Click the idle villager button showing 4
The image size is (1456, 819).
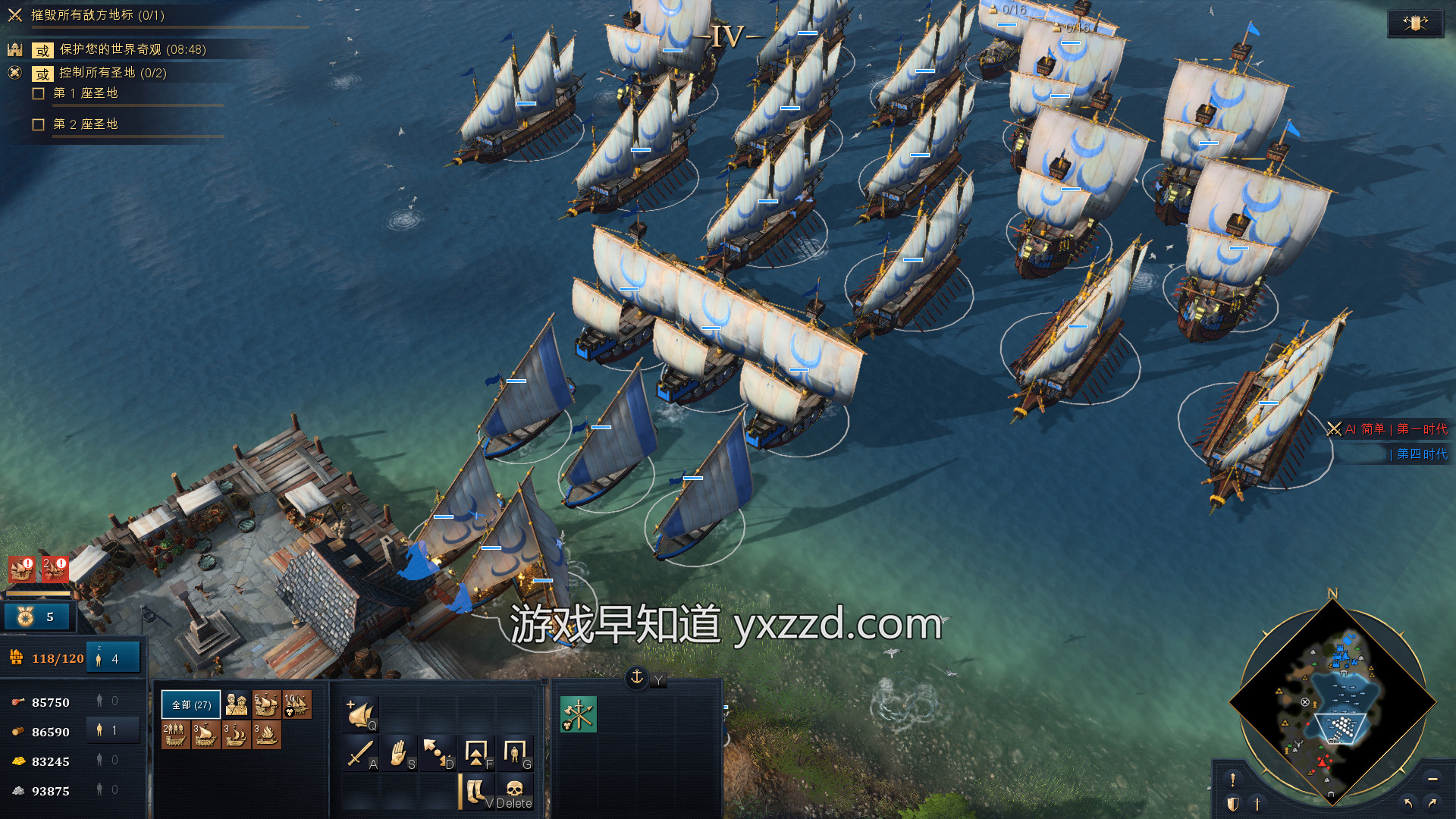tap(114, 657)
